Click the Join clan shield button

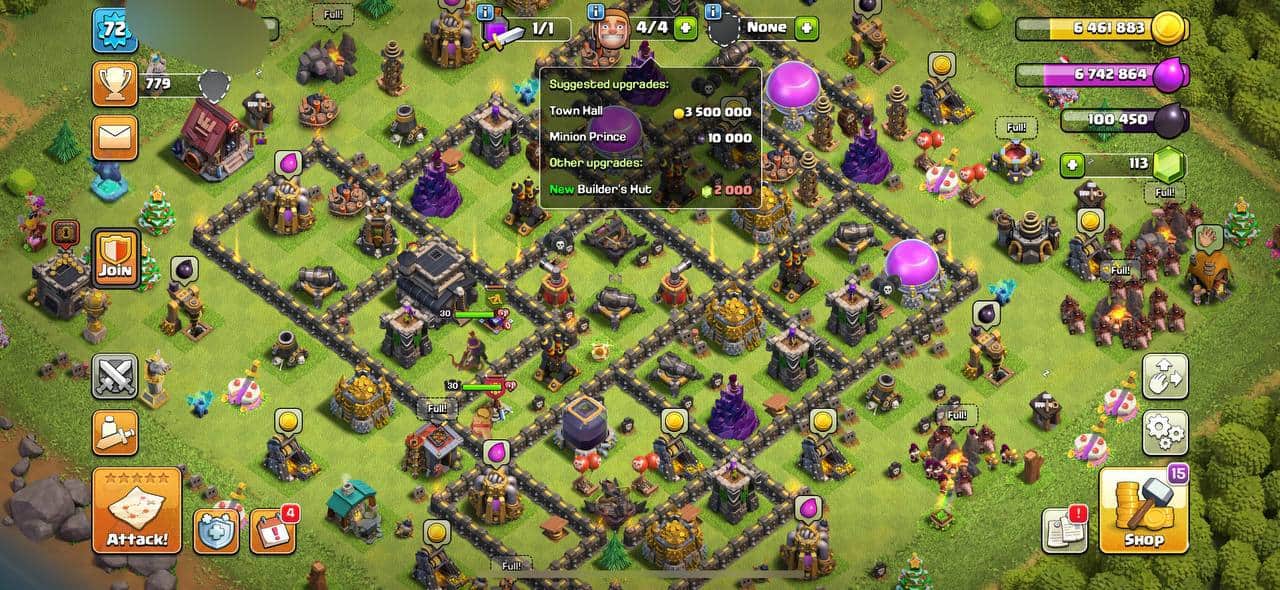click(115, 257)
